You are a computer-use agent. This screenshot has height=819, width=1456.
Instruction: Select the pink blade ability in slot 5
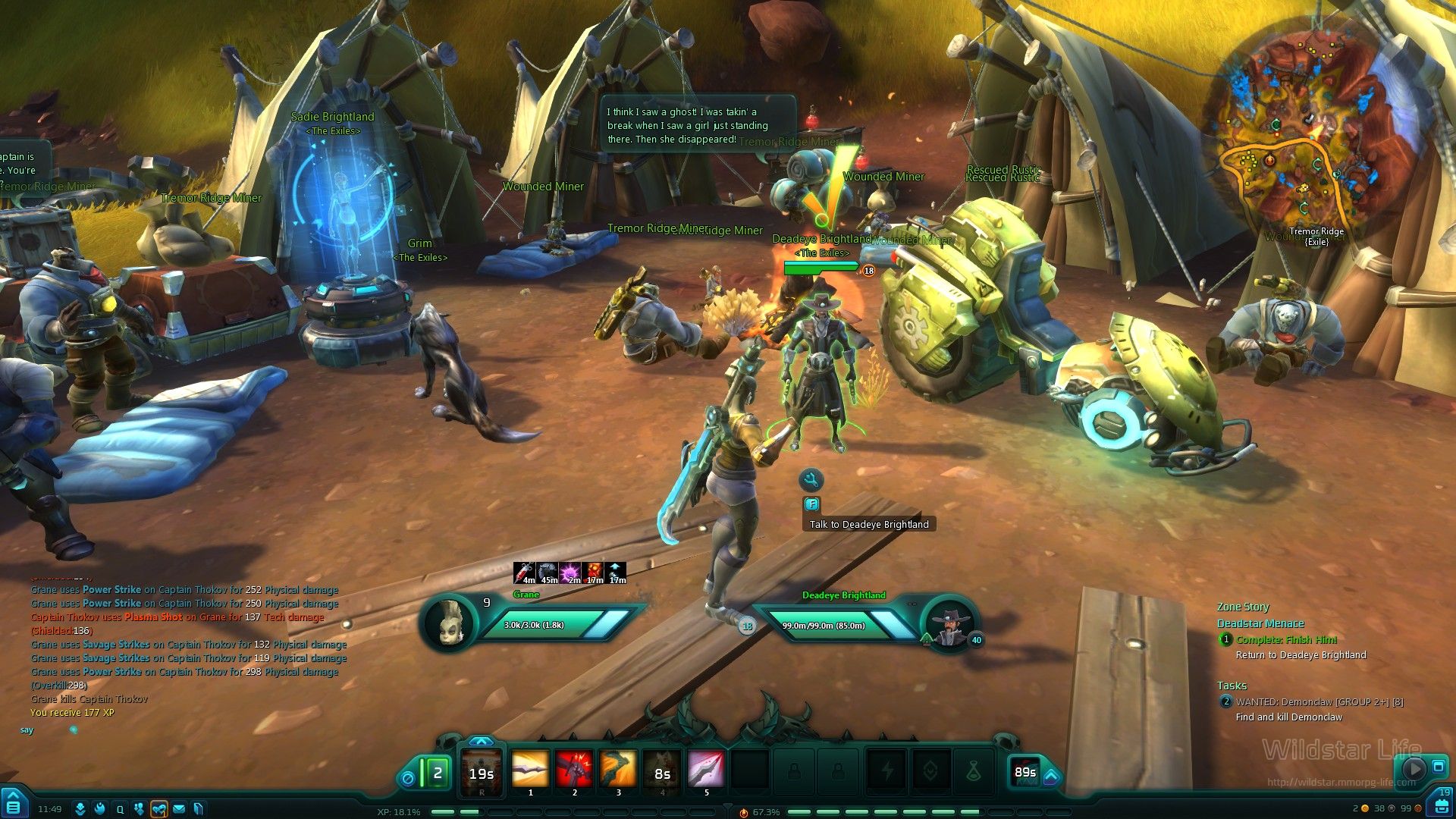706,770
